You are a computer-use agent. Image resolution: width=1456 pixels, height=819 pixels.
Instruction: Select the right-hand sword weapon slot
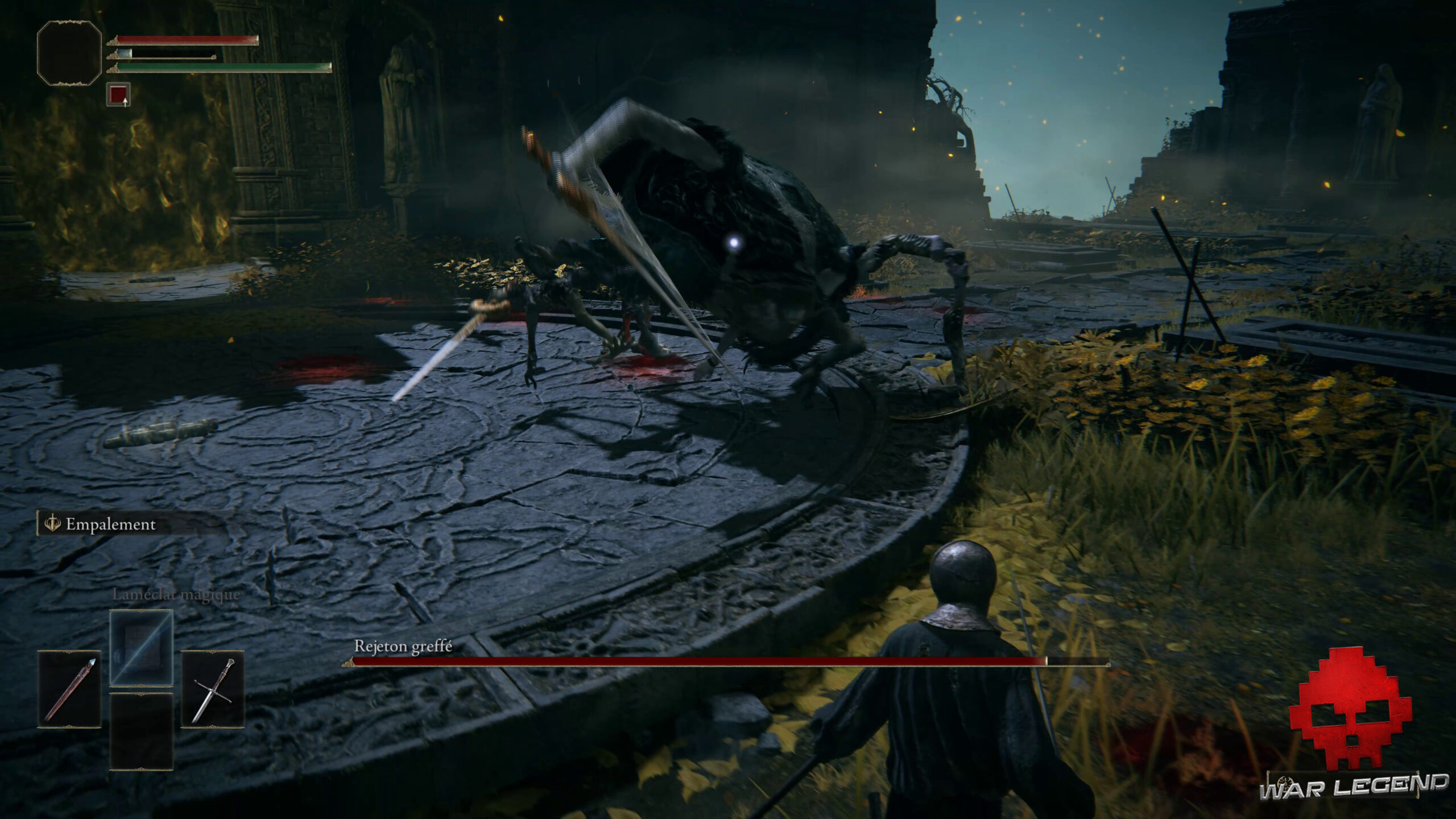(213, 689)
